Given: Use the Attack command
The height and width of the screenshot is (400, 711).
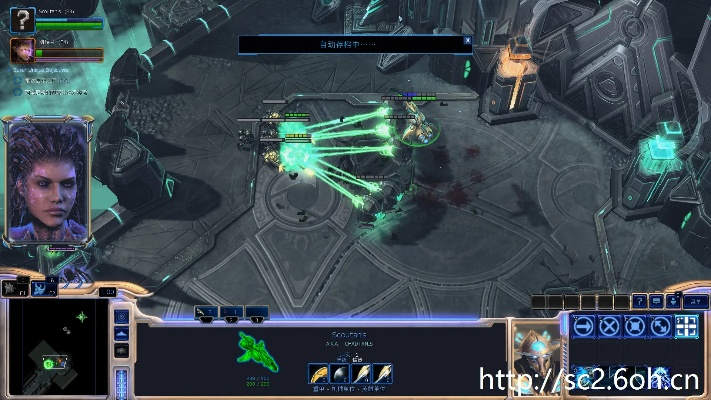Looking at the screenshot, I should (686, 325).
